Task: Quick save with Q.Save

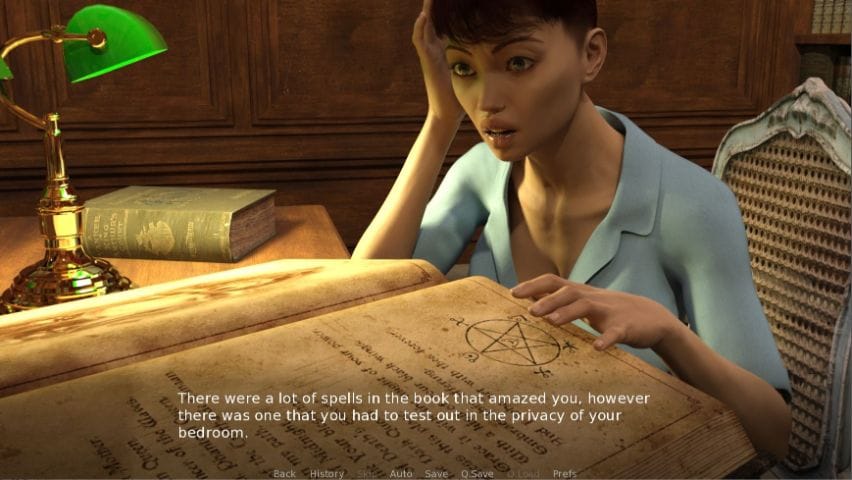Action: click(475, 473)
